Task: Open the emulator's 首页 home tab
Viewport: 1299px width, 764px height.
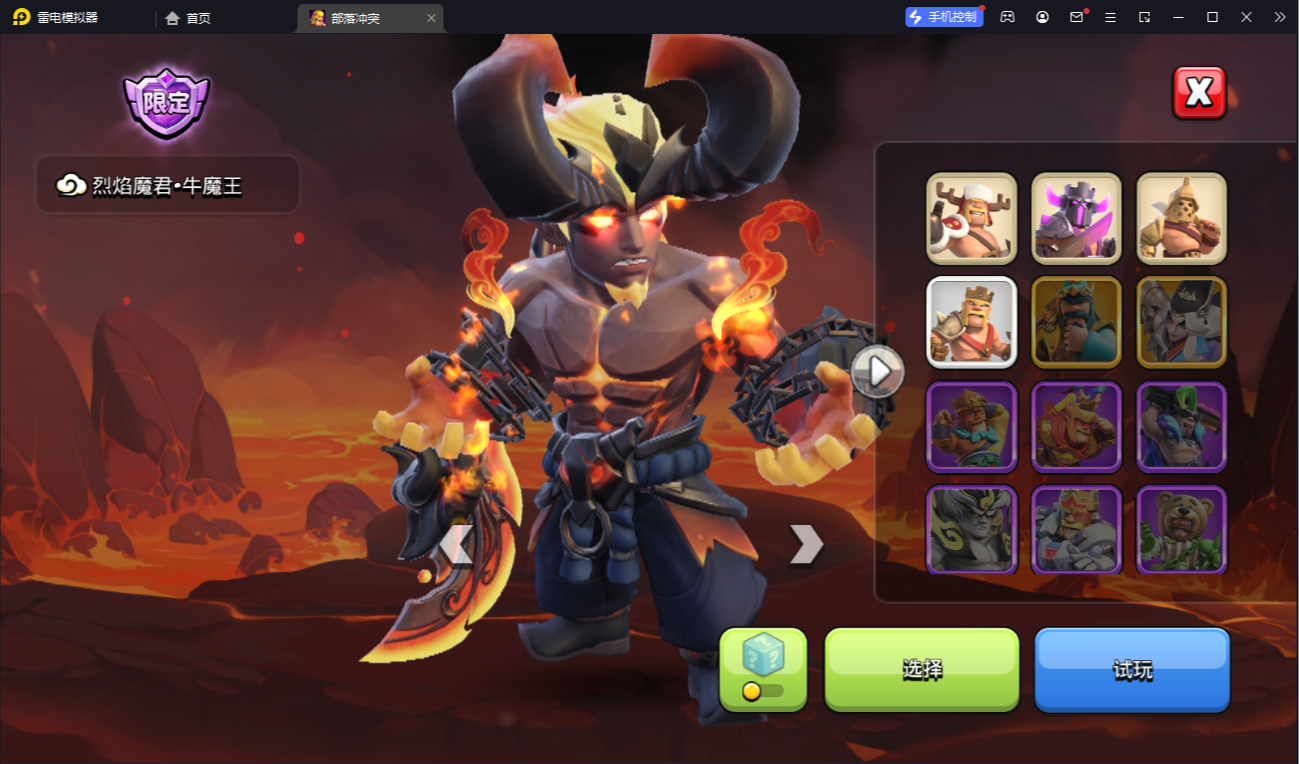Action: coord(188,18)
